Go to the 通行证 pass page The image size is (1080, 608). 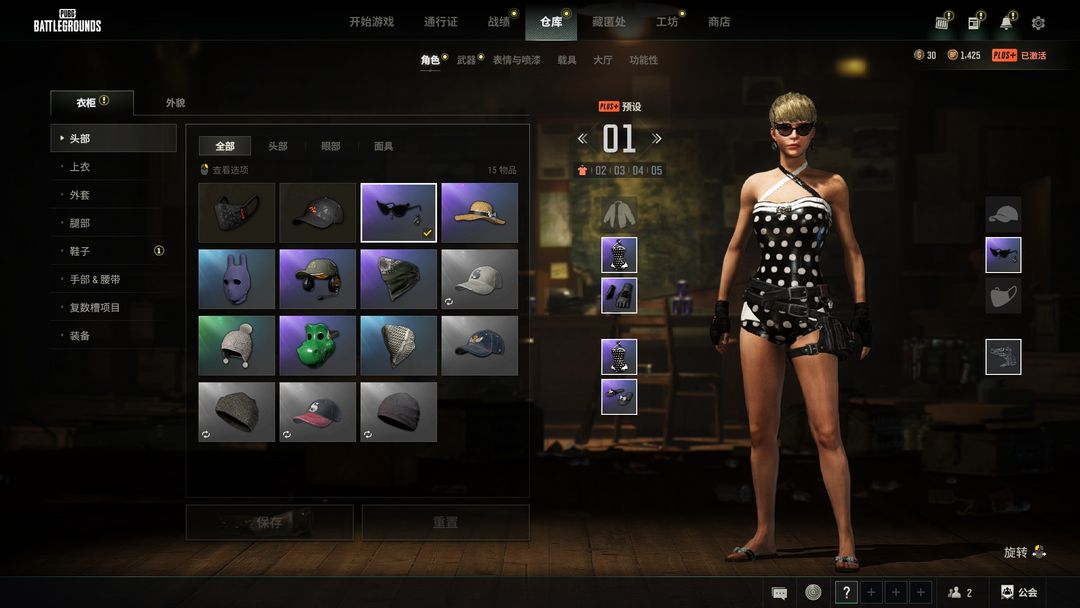point(440,22)
